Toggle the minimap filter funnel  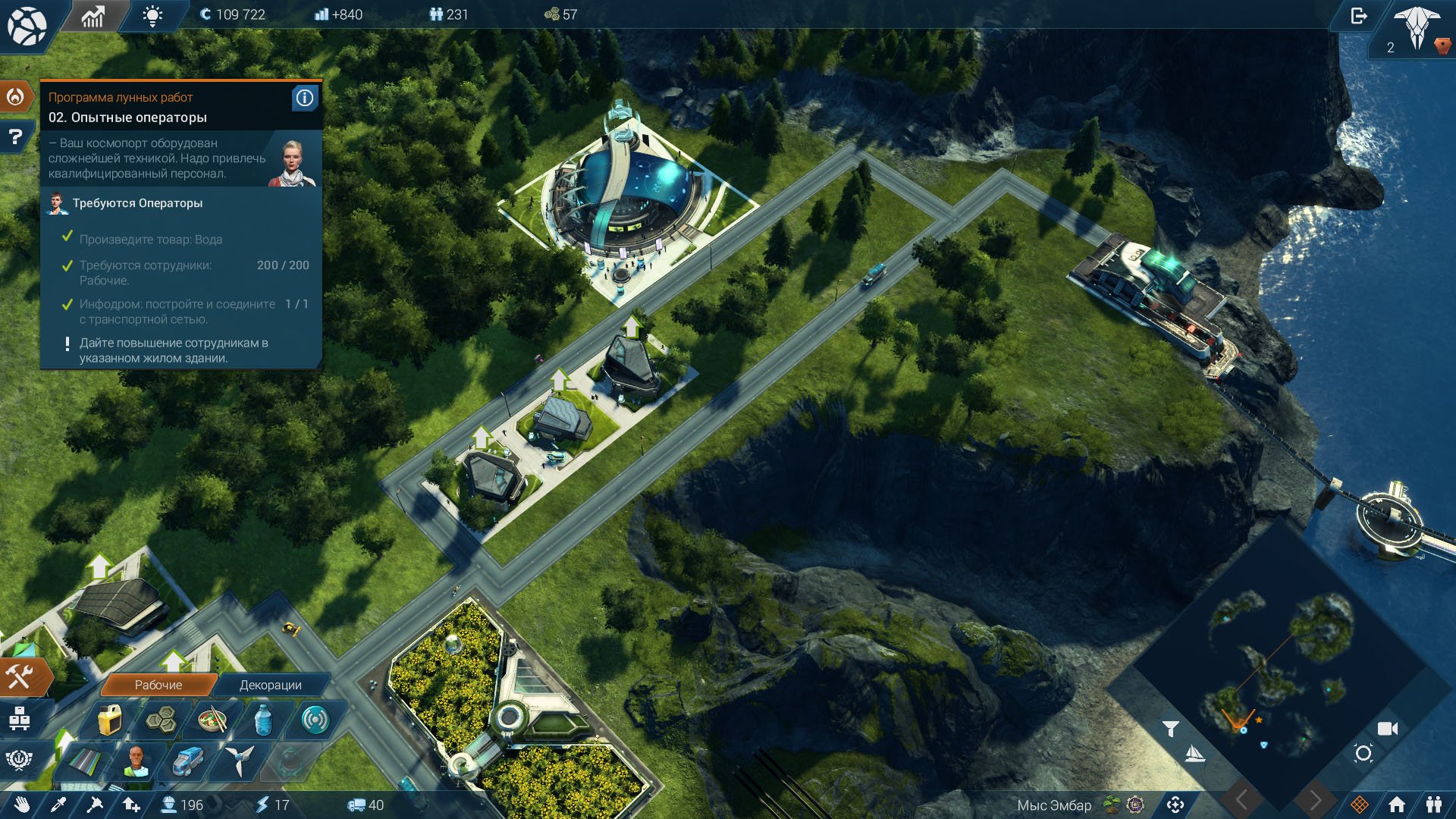tap(1170, 729)
